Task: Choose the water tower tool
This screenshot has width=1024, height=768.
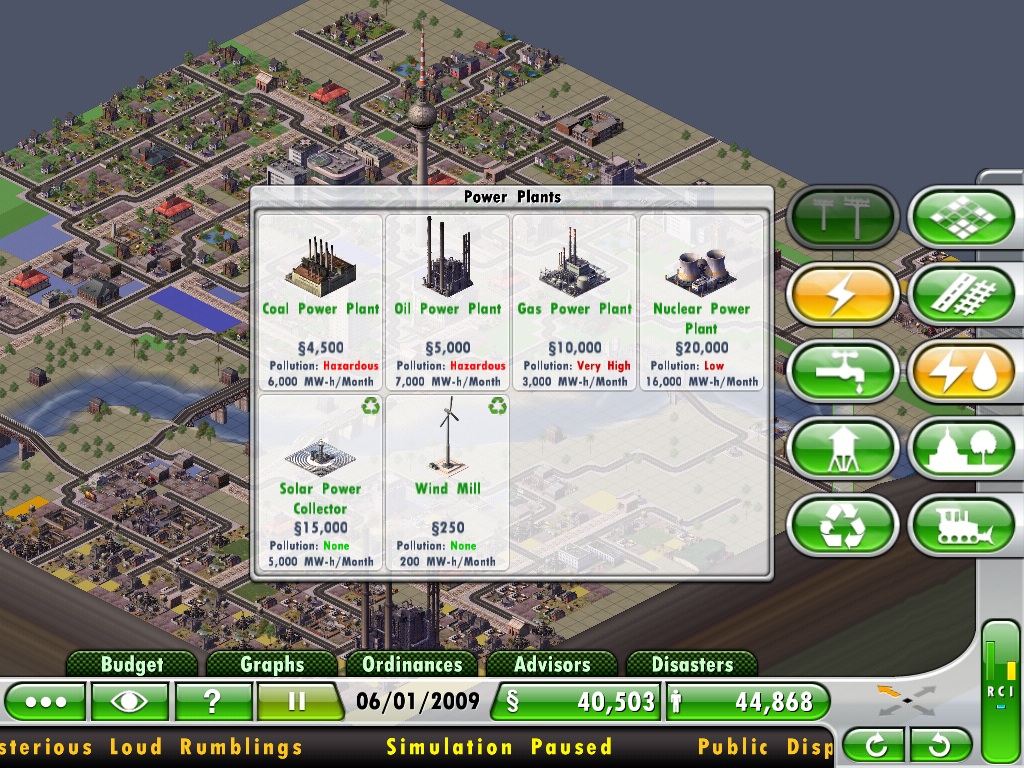Action: tap(841, 449)
